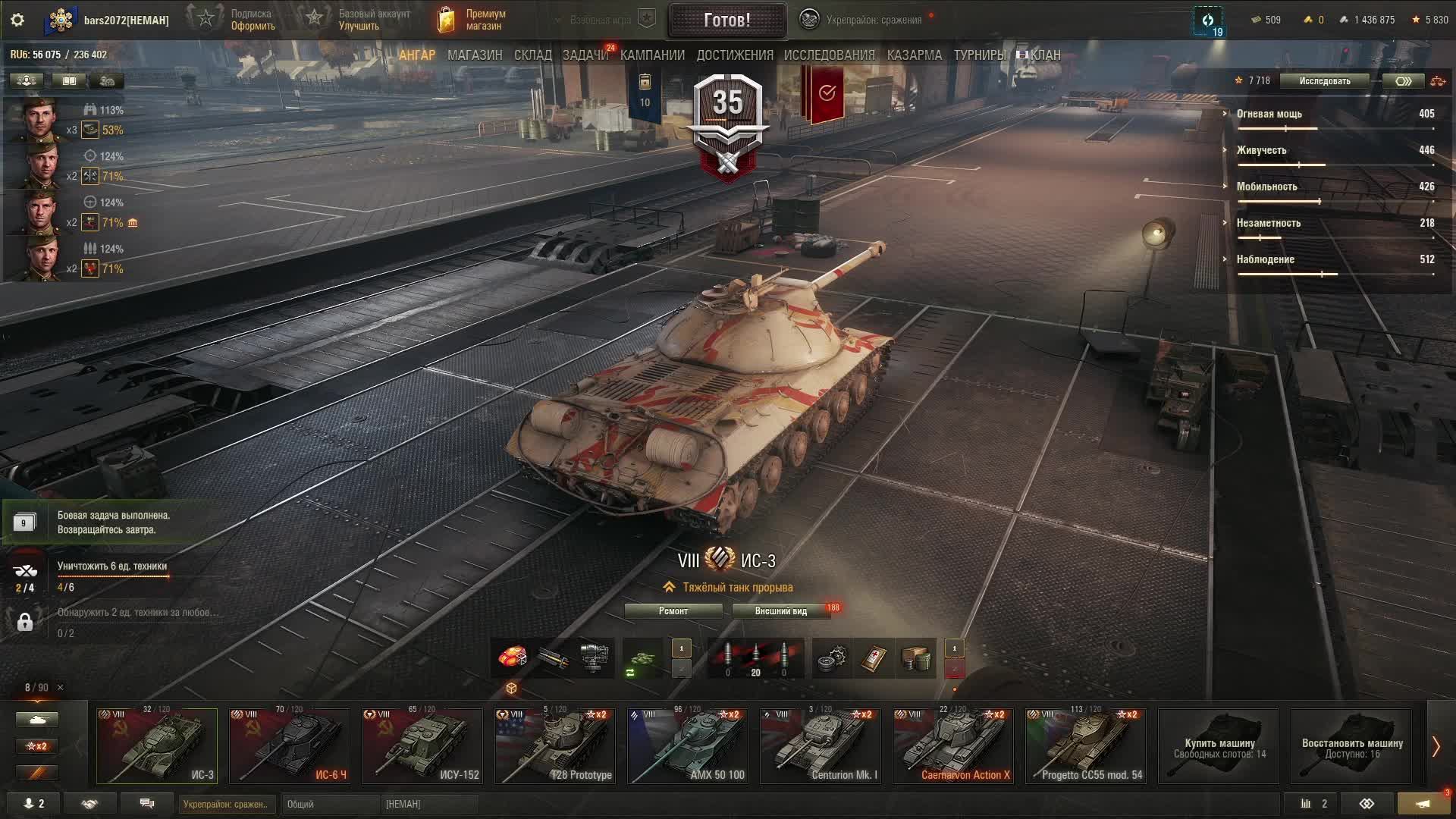This screenshot has height=819, width=1456.
Task: Pick the Progetto CC55 mod. 54 tank
Action: click(x=1086, y=745)
